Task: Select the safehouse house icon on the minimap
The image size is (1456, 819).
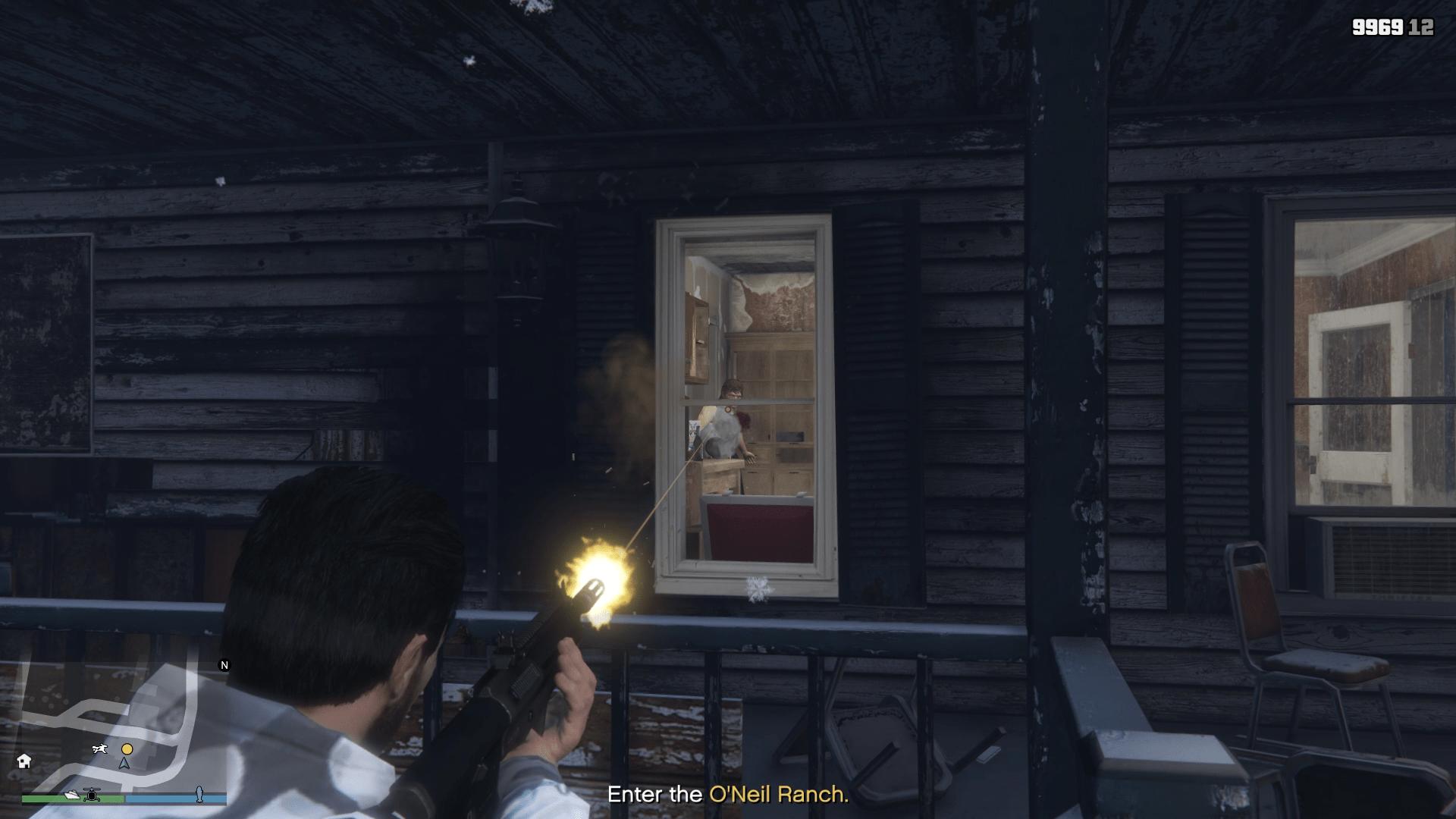Action: [24, 763]
